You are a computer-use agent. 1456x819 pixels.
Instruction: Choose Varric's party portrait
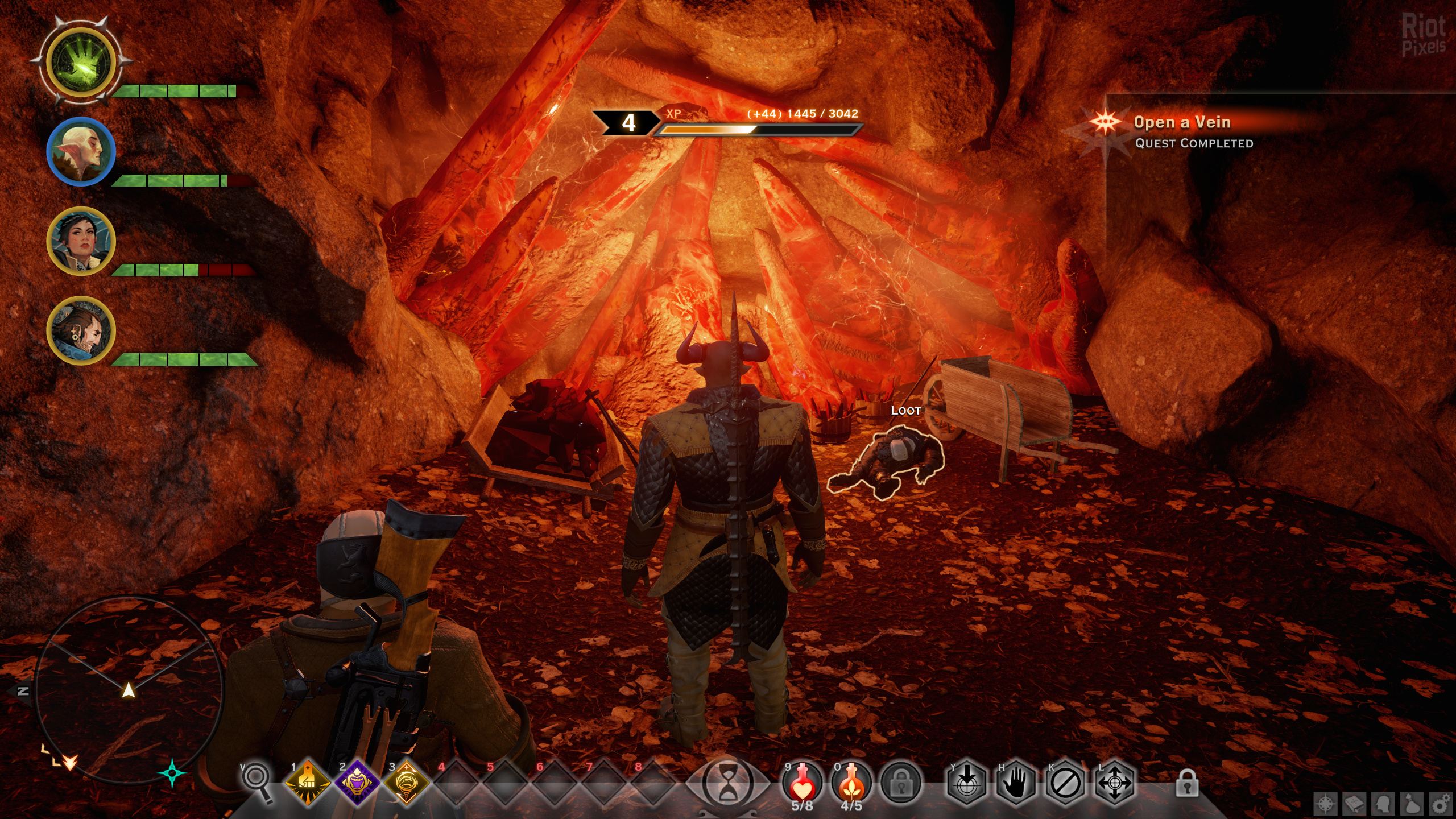tap(81, 330)
